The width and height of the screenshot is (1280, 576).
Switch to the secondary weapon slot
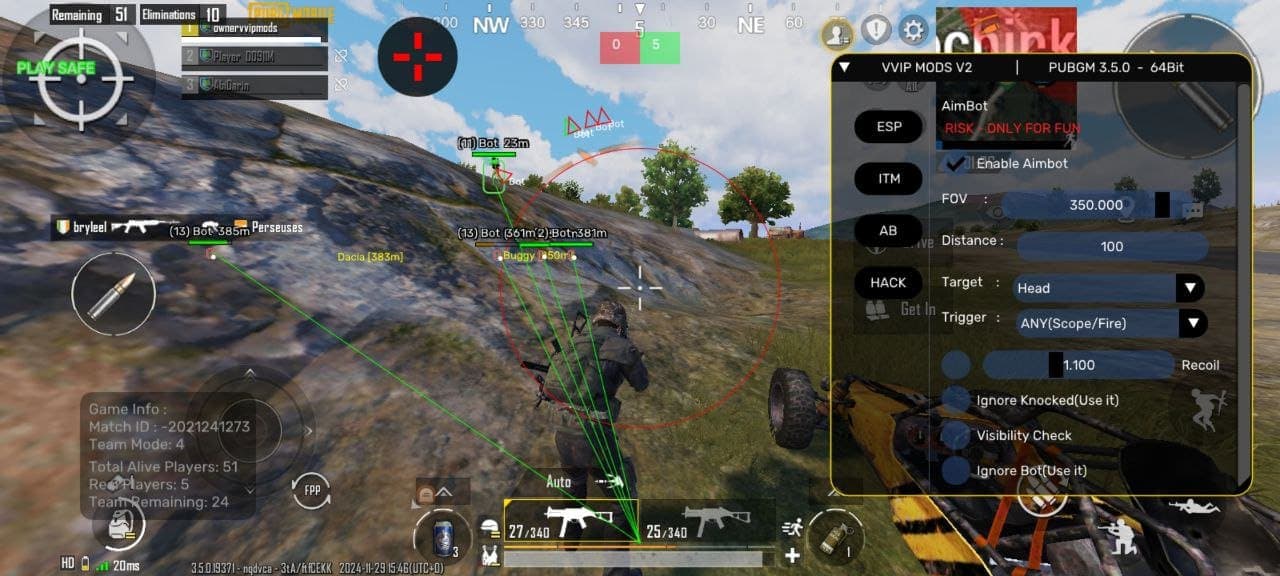click(x=707, y=521)
